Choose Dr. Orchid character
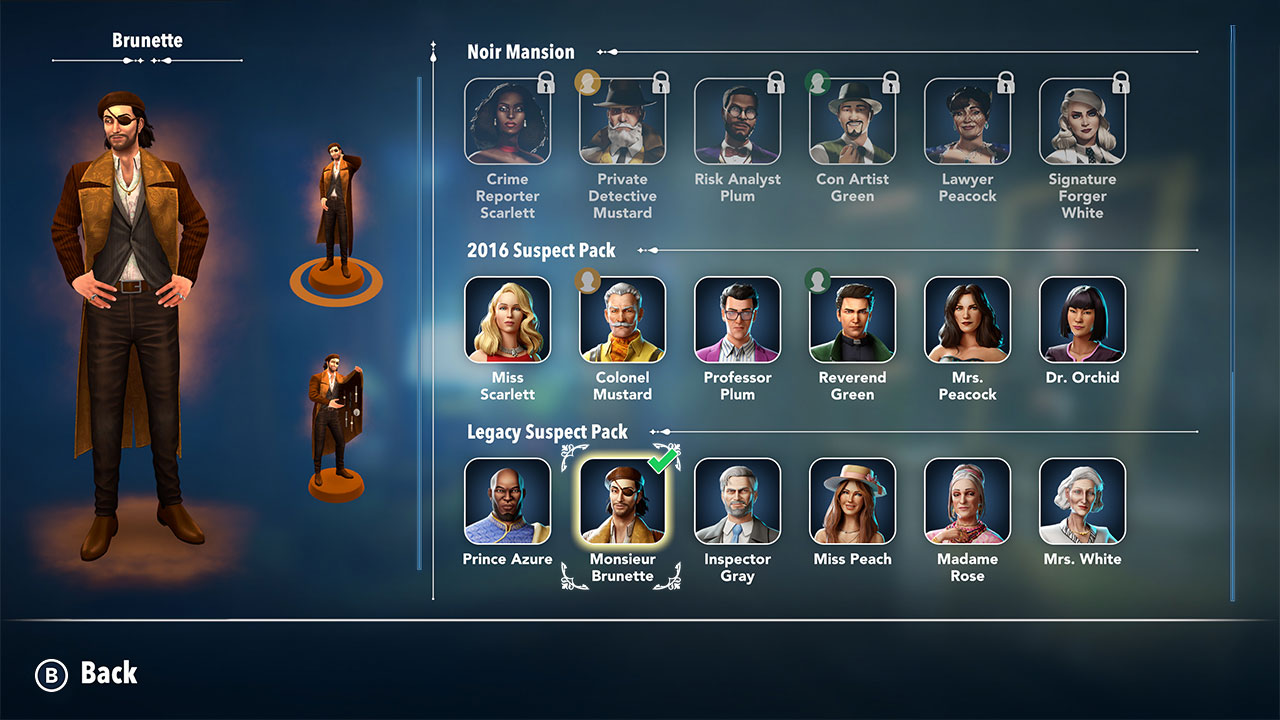Image resolution: width=1280 pixels, height=720 pixels. 1082,320
